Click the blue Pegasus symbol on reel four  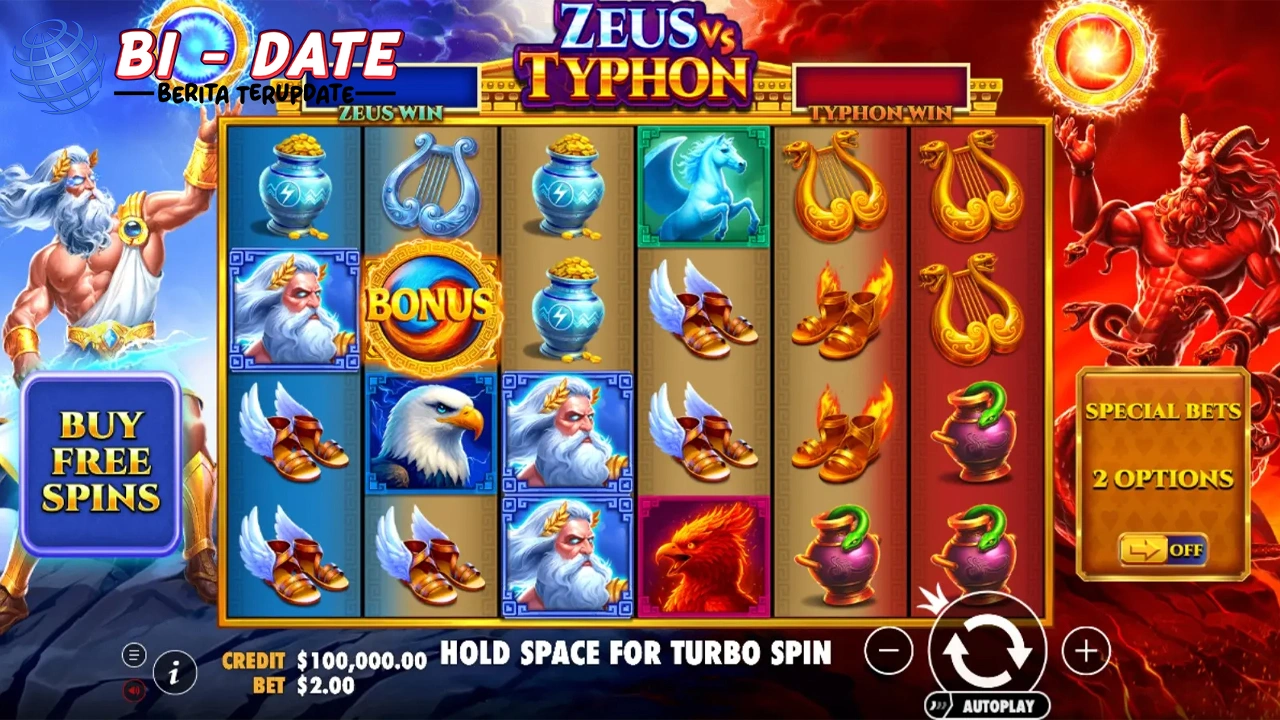tap(703, 185)
